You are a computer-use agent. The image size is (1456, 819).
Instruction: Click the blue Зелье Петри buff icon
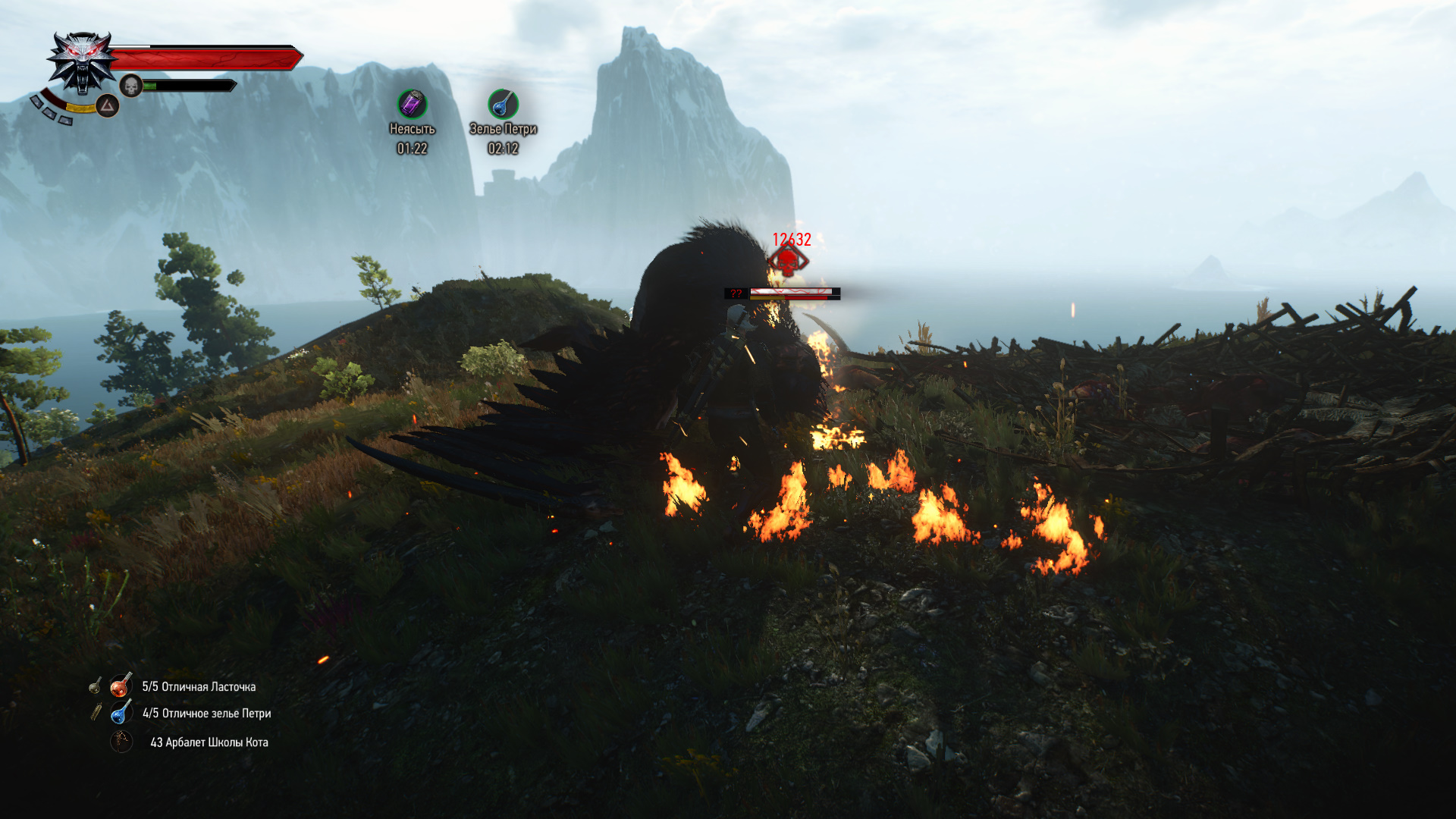tap(503, 104)
